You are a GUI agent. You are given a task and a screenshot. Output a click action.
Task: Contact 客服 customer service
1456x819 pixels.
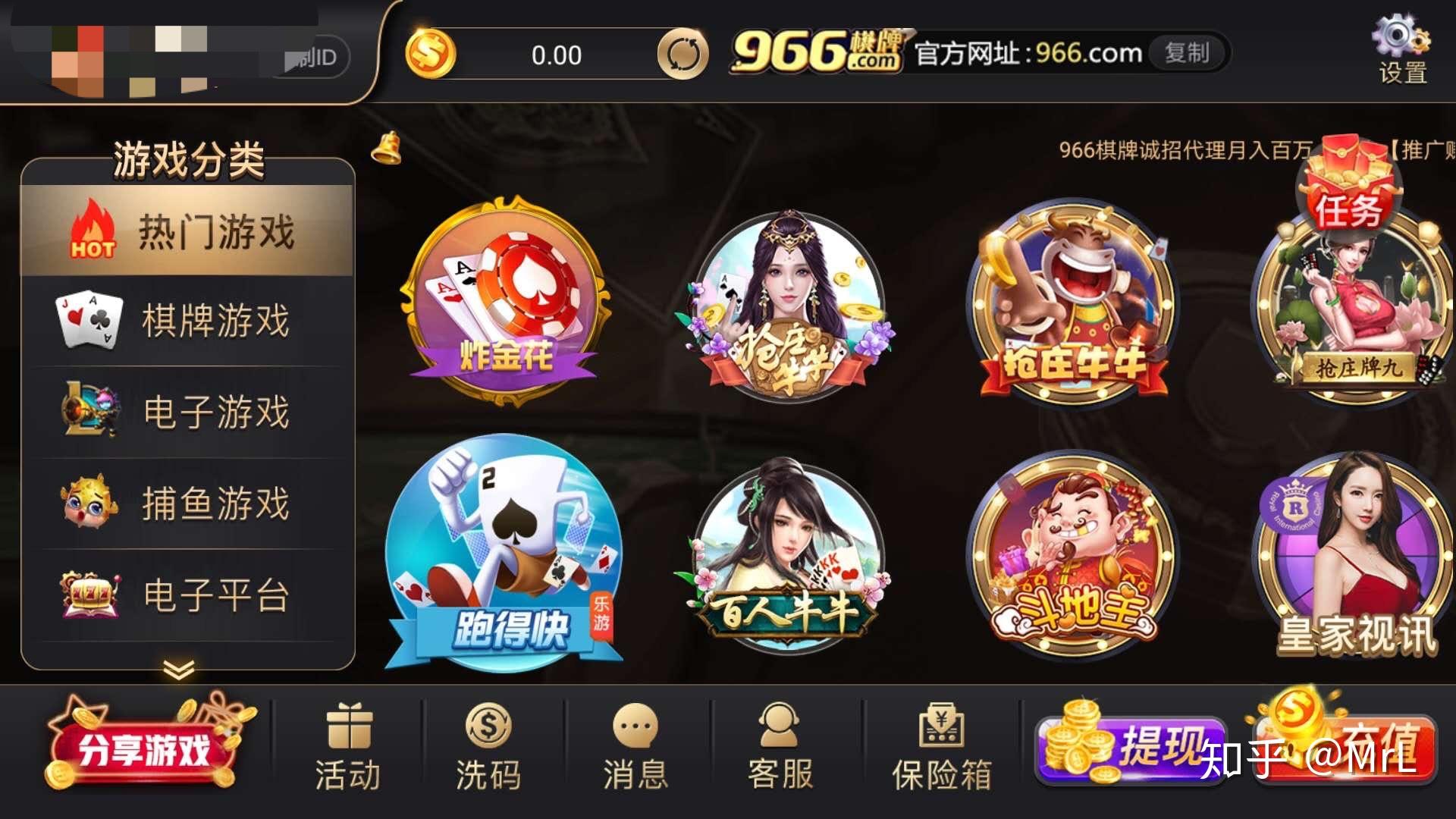tap(781, 747)
